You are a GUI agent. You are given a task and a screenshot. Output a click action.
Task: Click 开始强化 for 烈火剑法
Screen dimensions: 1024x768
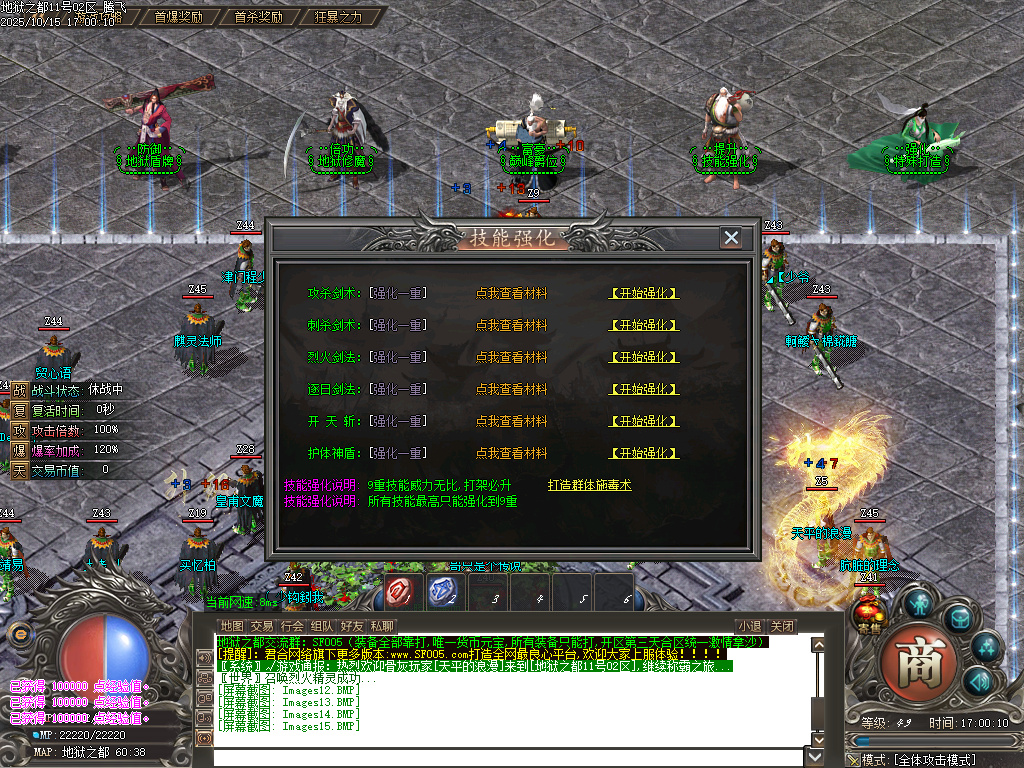(x=644, y=357)
